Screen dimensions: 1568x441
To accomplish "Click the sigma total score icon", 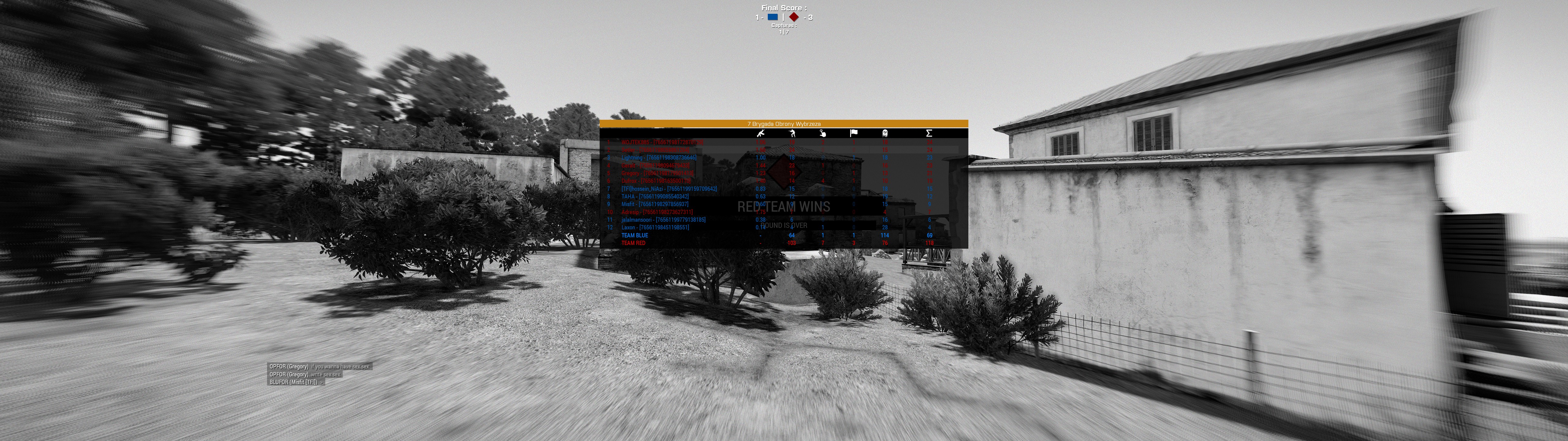I will pos(929,133).
